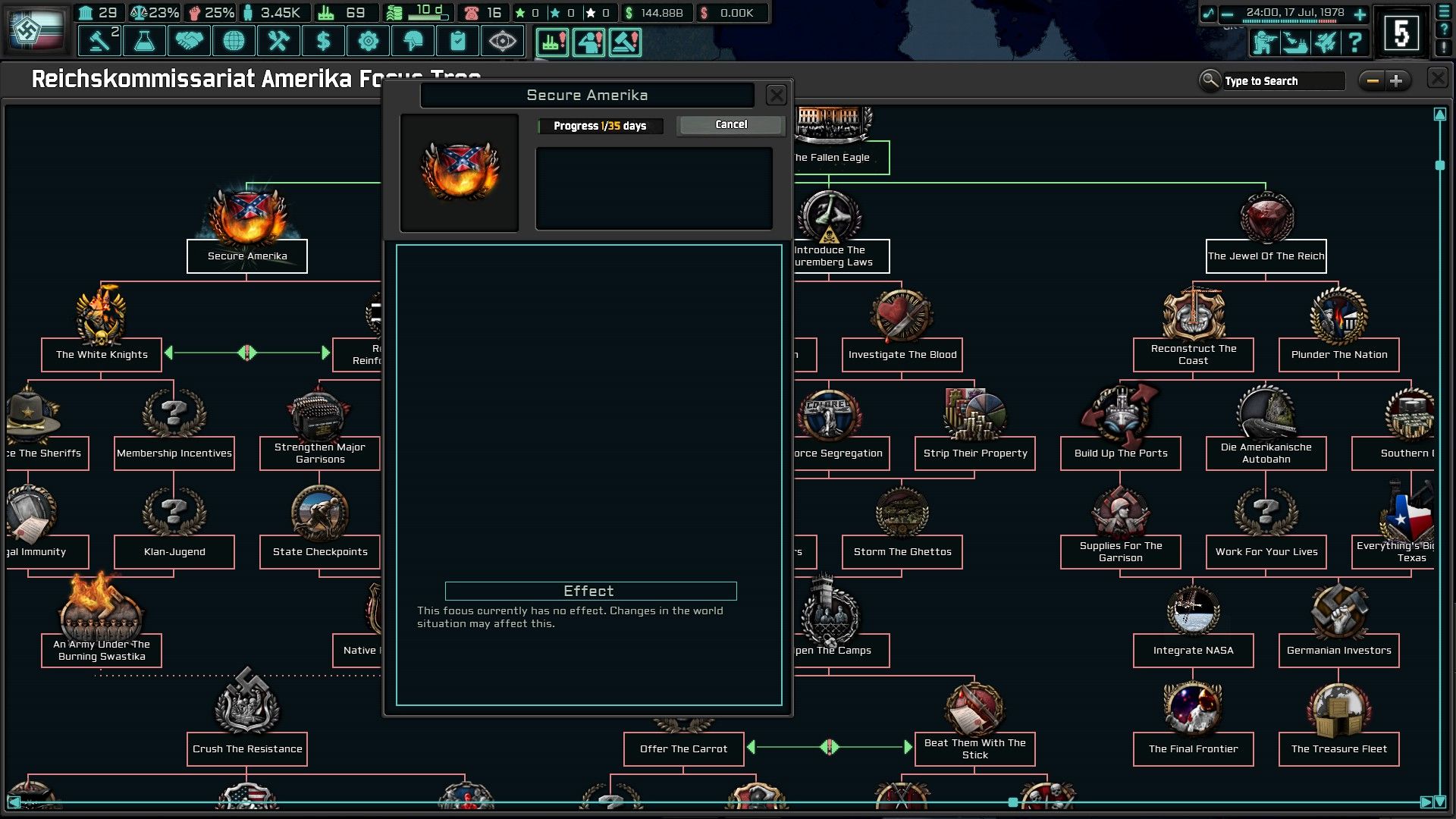1456x819 pixels.
Task: Open the research flask menu
Action: coord(144,41)
